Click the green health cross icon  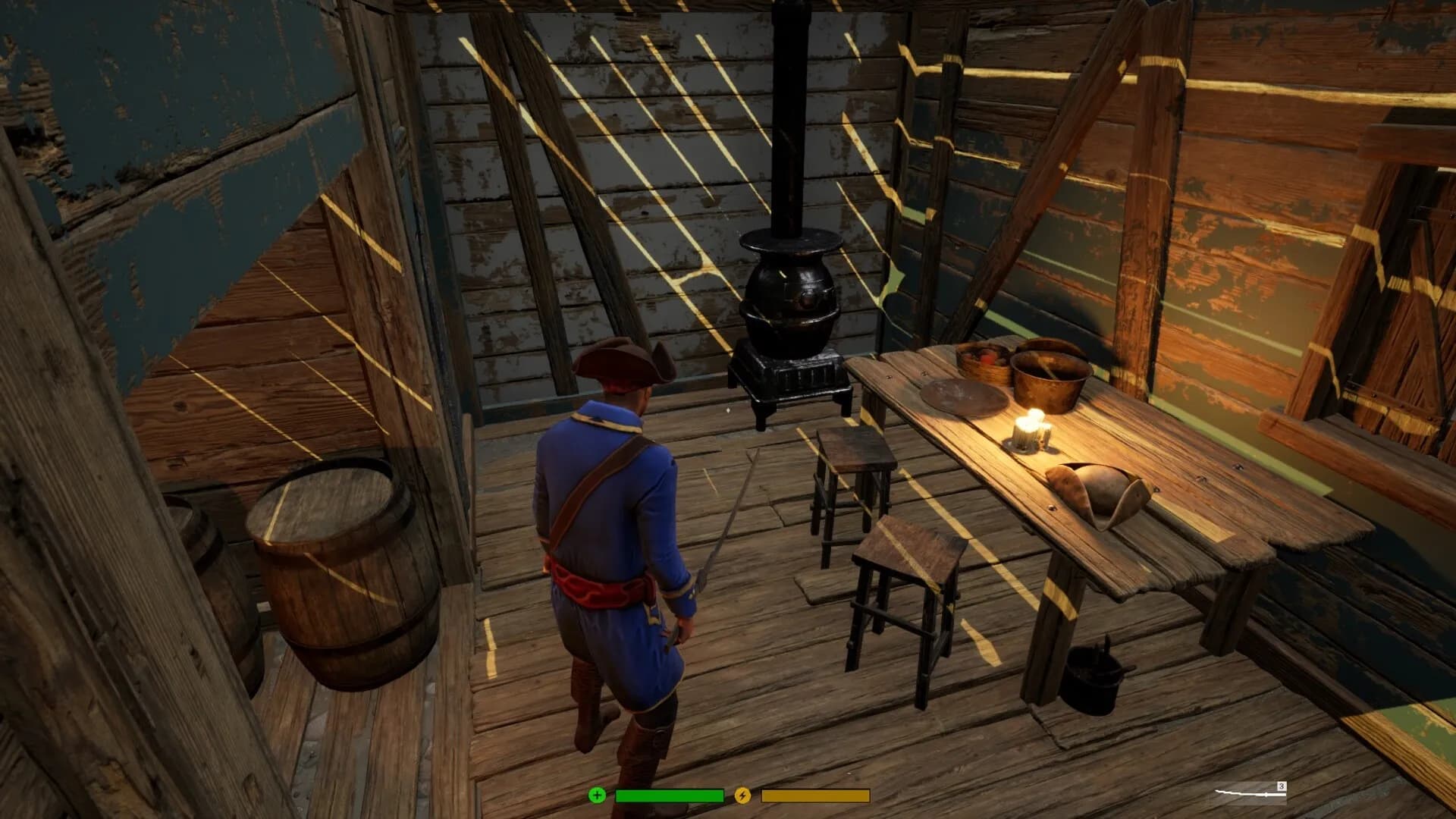[x=598, y=795]
